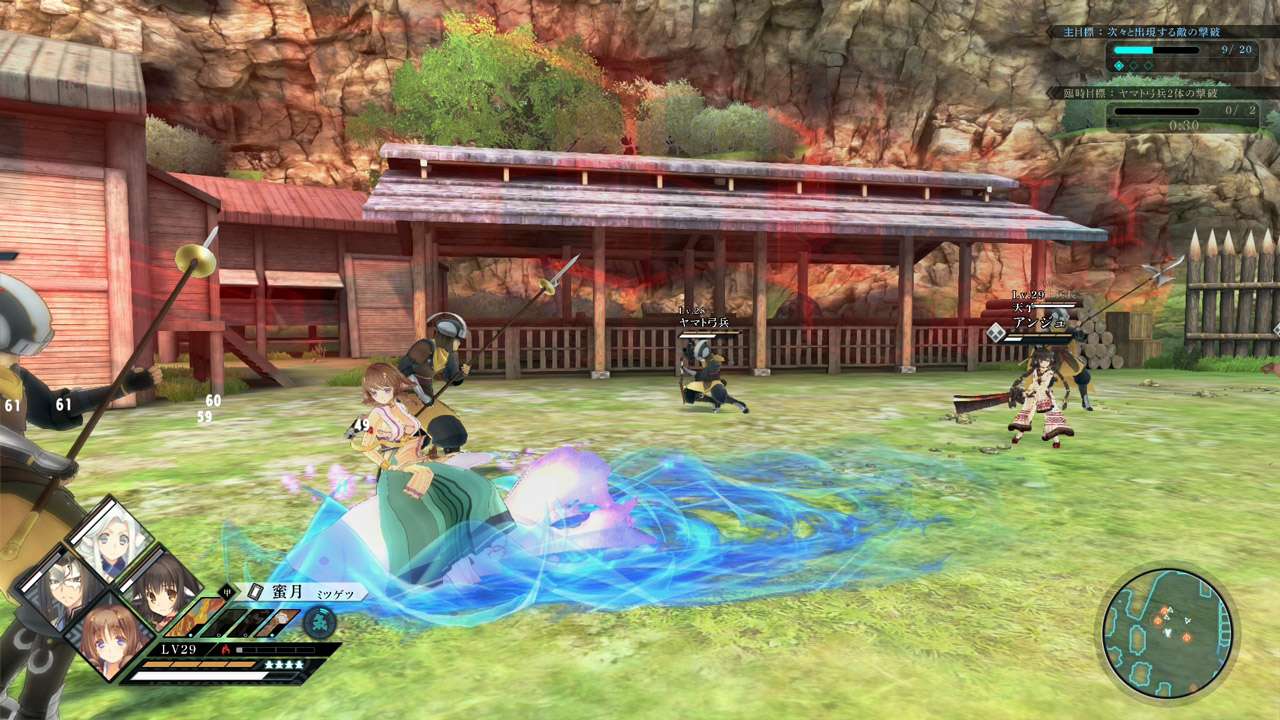Screen dimensions: 1280x720
Task: Select the ヤマト弓兵 enemy nameplate
Action: click(x=703, y=323)
